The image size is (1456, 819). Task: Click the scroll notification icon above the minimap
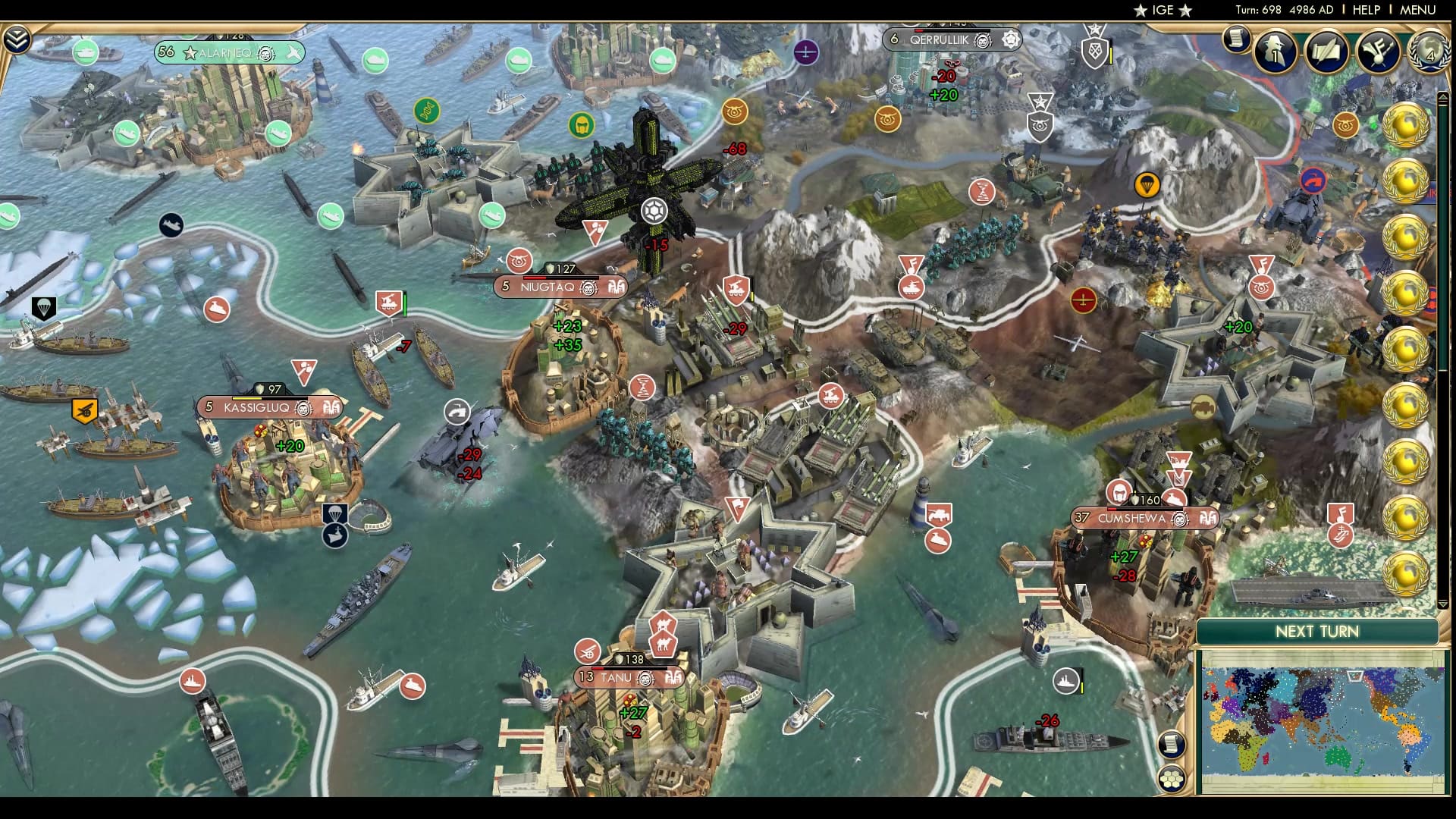point(1172,743)
